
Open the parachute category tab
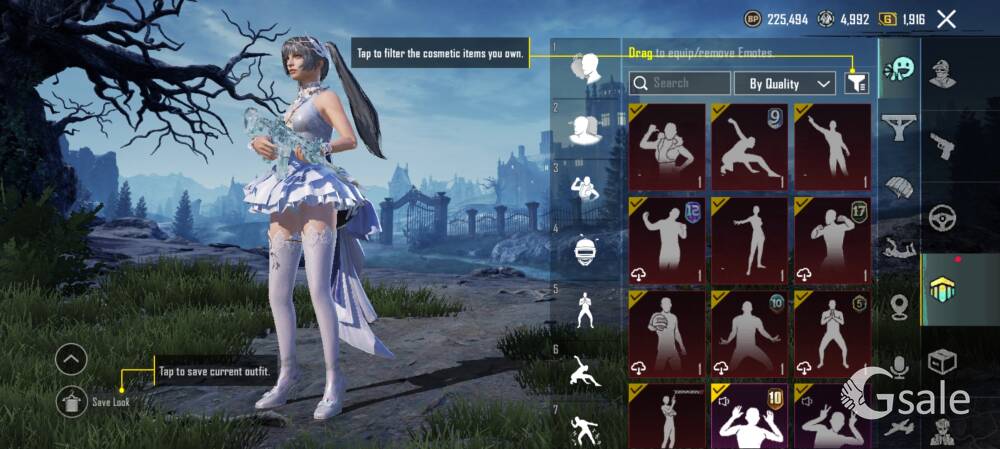[x=899, y=186]
